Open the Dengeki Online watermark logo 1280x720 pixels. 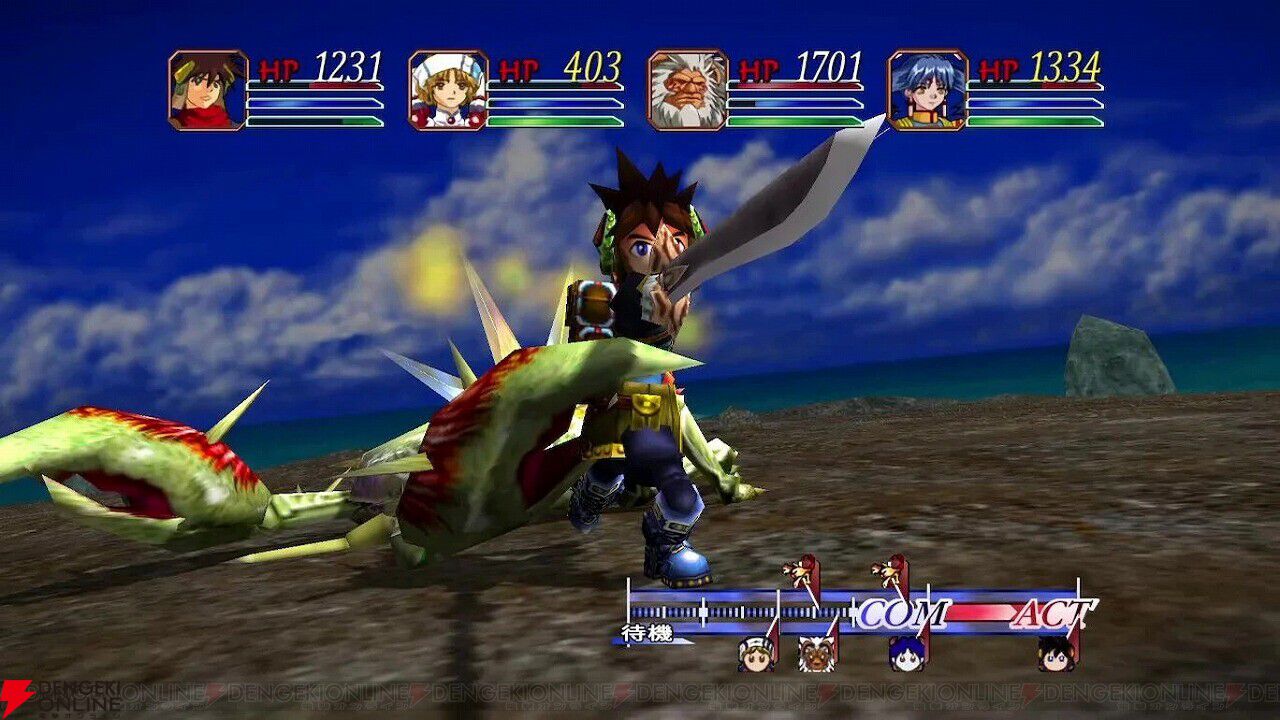[60, 699]
